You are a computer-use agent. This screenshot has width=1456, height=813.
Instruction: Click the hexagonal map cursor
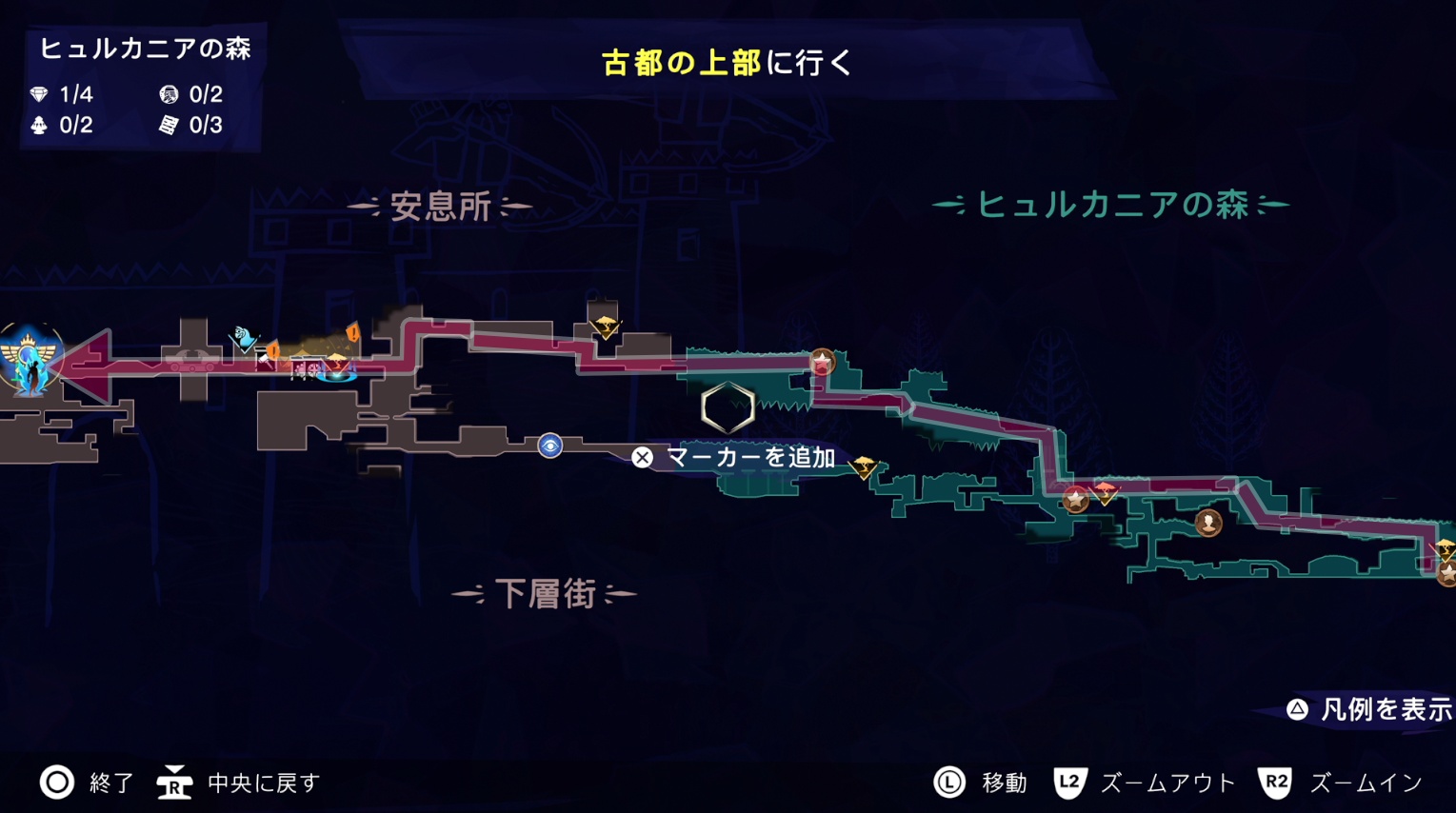(x=728, y=407)
